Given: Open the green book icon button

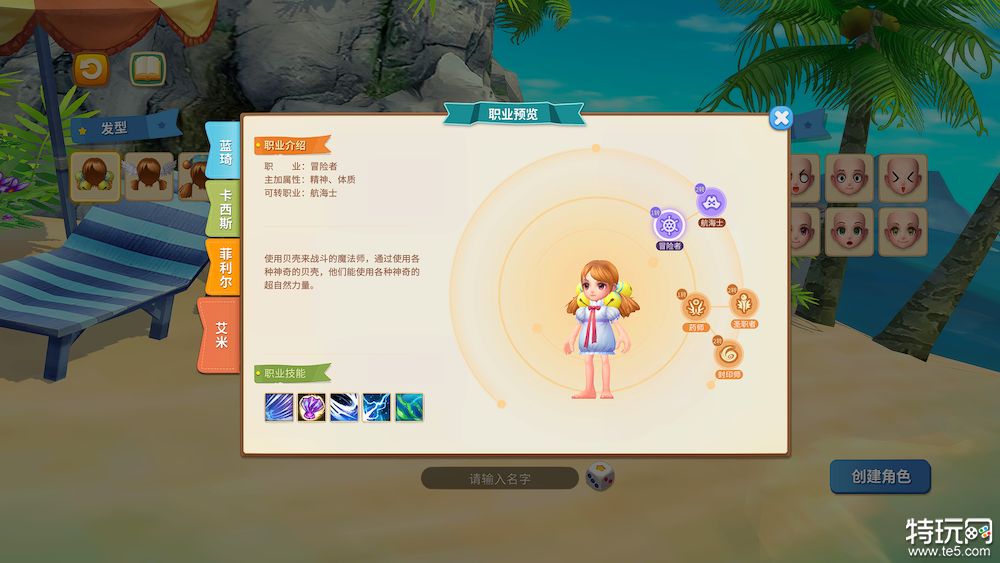Looking at the screenshot, I should click(x=148, y=69).
